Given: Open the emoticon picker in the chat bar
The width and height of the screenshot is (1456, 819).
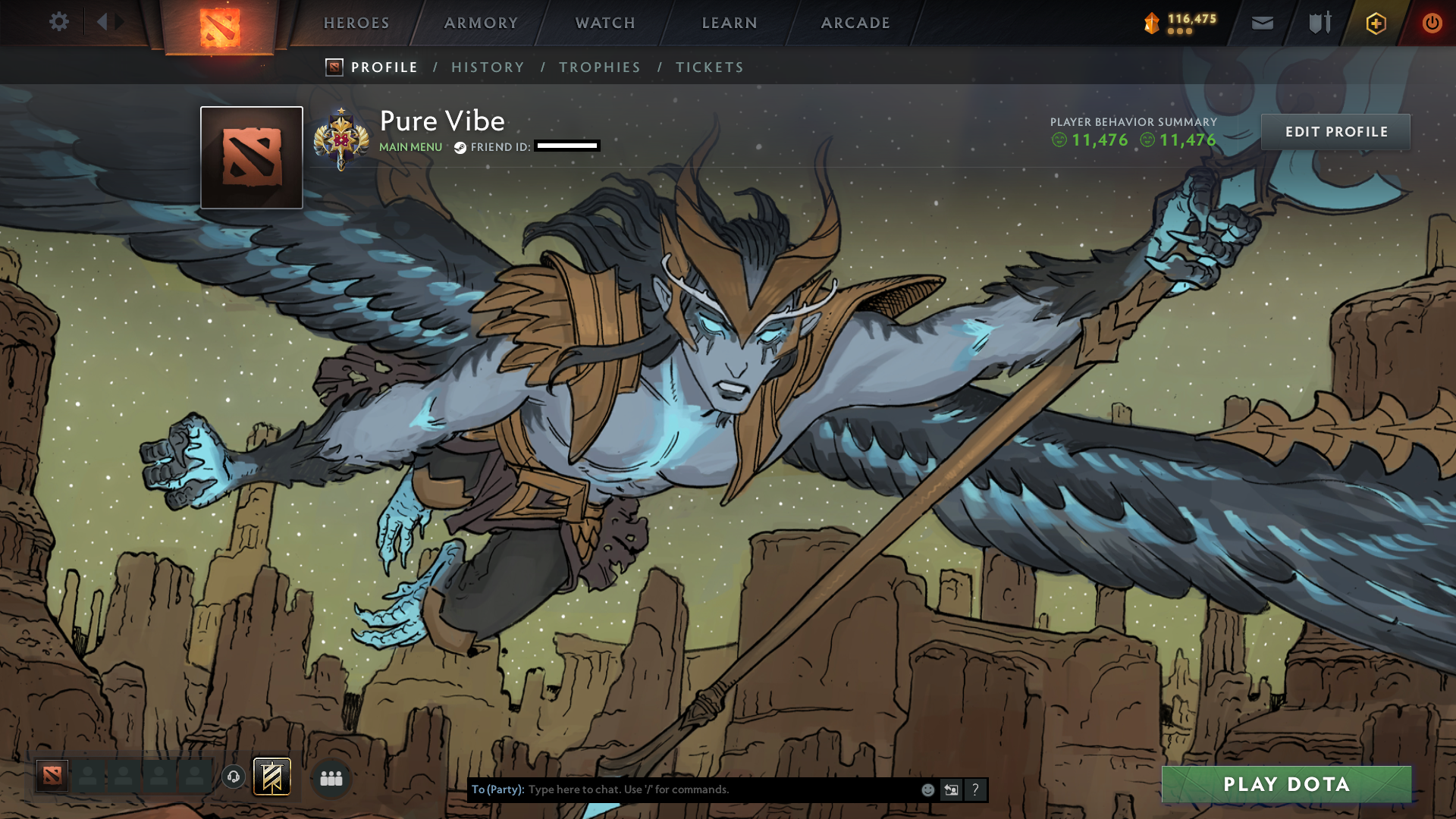Looking at the screenshot, I should tap(927, 789).
